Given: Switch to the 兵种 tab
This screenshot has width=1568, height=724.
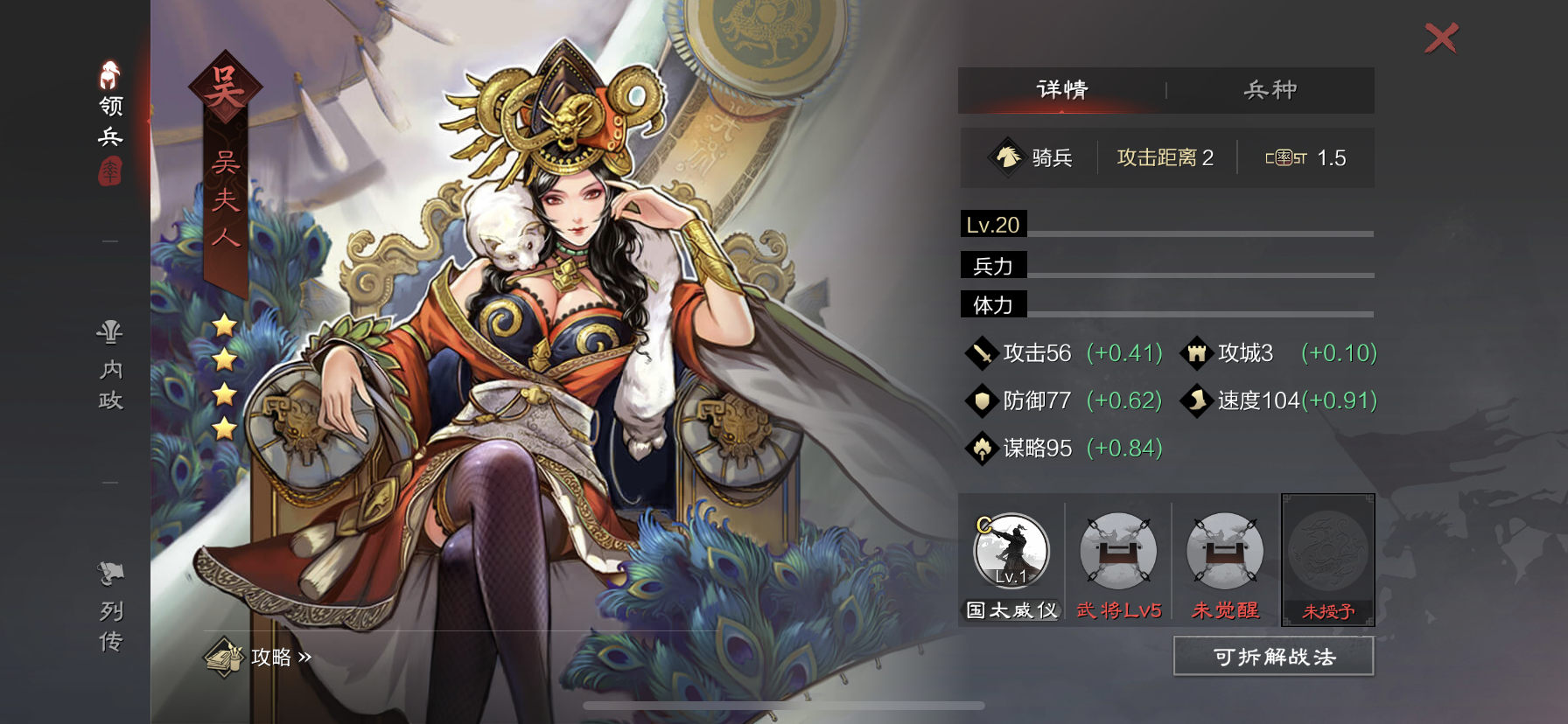Looking at the screenshot, I should (1270, 89).
